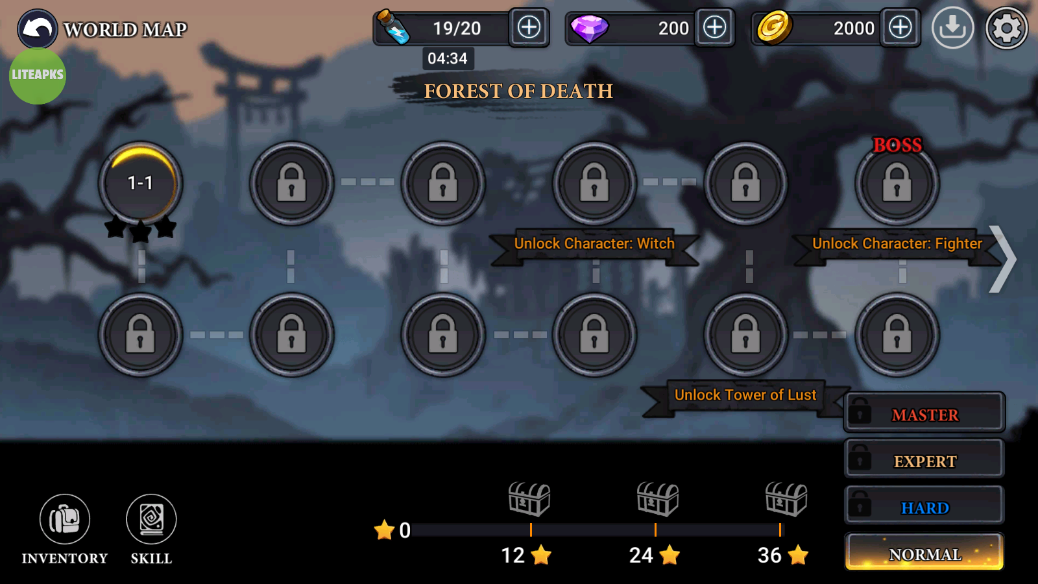The width and height of the screenshot is (1038, 584).
Task: Select Normal difficulty
Action: (924, 553)
